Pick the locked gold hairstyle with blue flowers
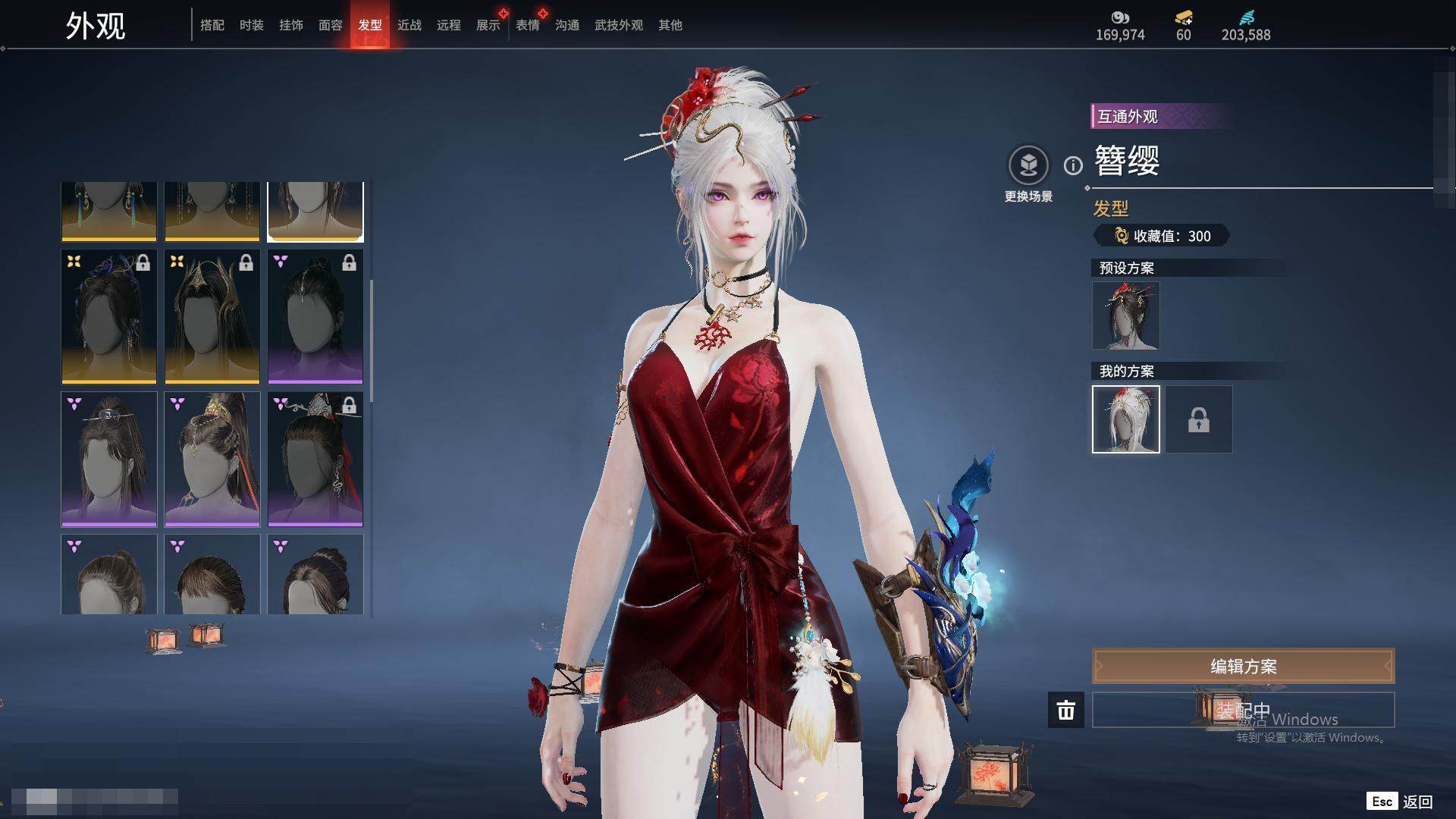1456x819 pixels. coord(109,316)
